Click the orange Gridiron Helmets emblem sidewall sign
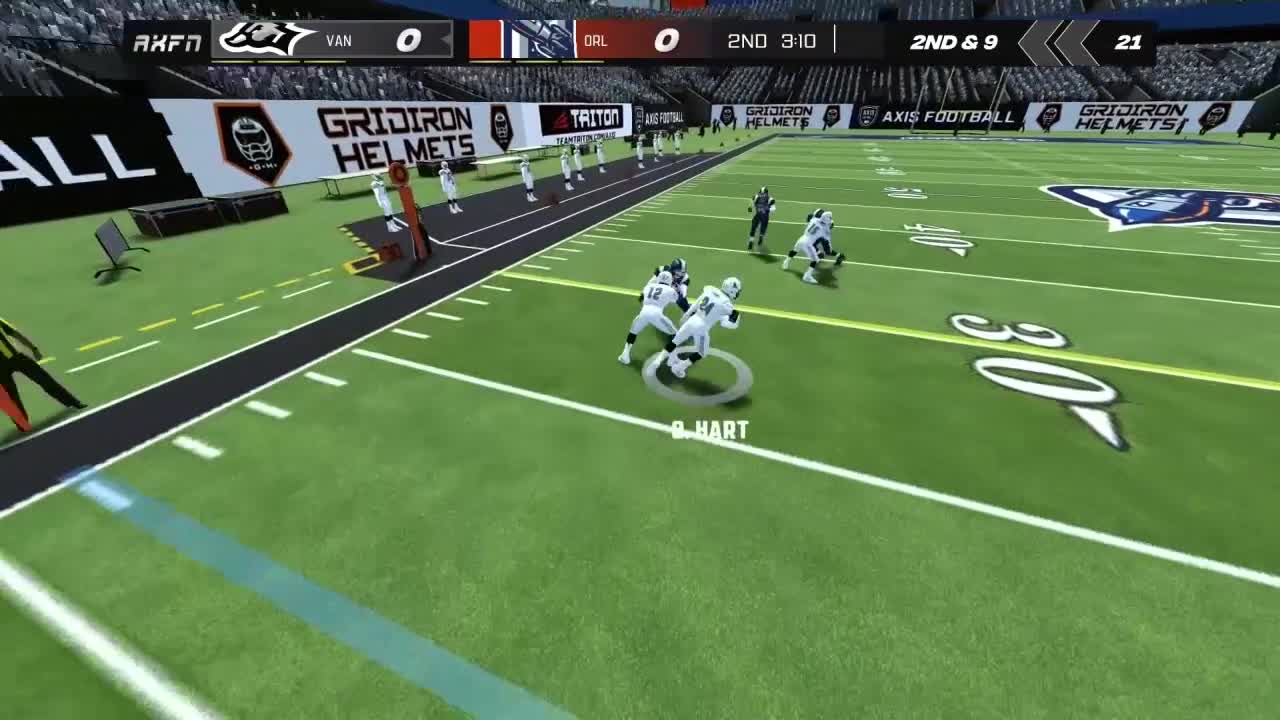Image resolution: width=1280 pixels, height=720 pixels. coord(255,140)
